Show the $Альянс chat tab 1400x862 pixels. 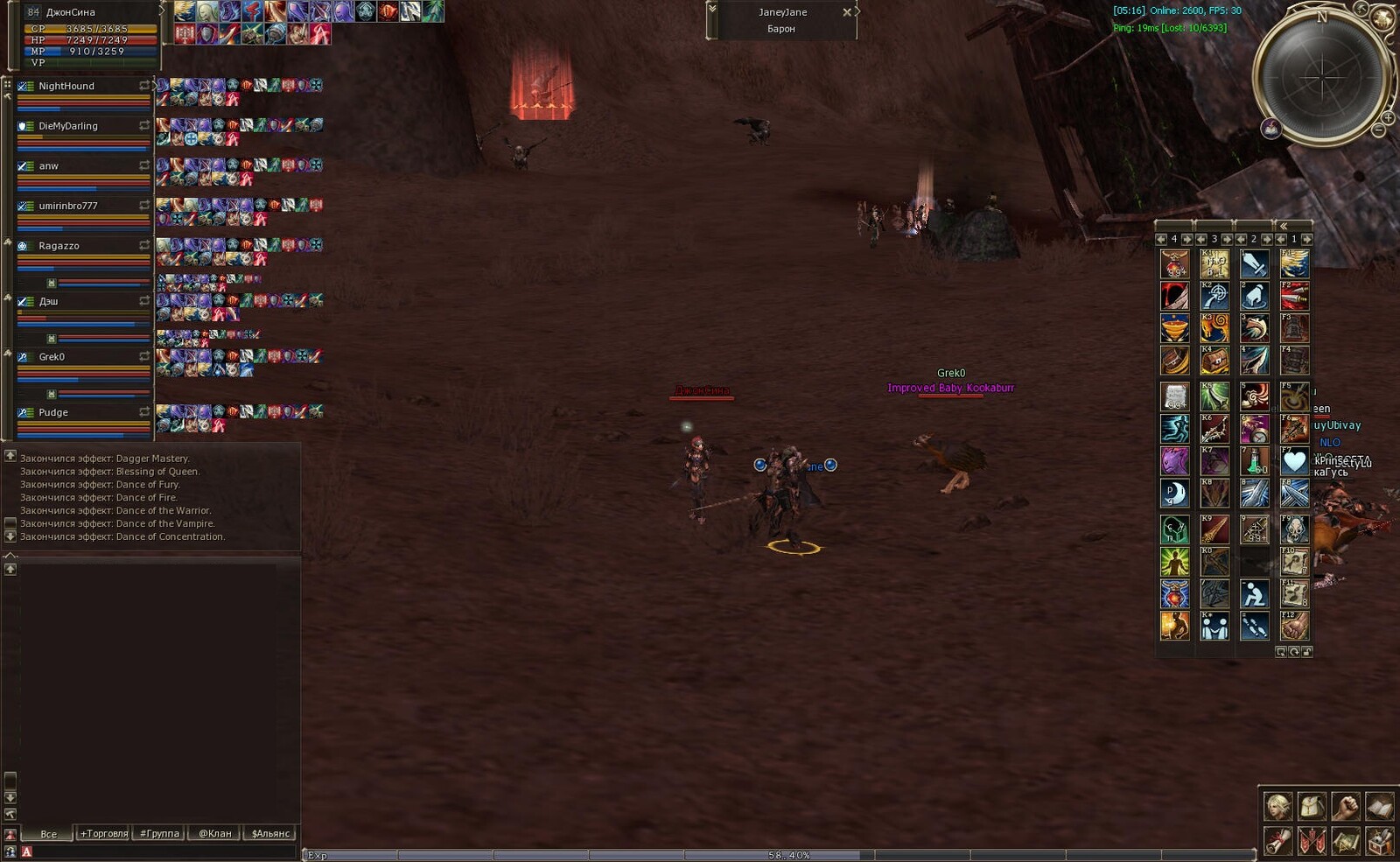(x=270, y=833)
